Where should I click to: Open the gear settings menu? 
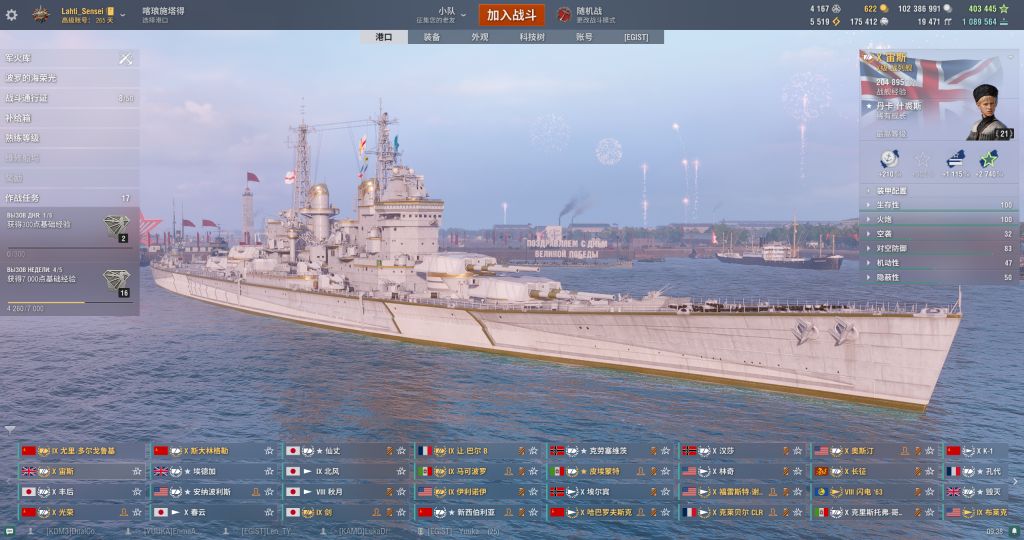coord(12,14)
